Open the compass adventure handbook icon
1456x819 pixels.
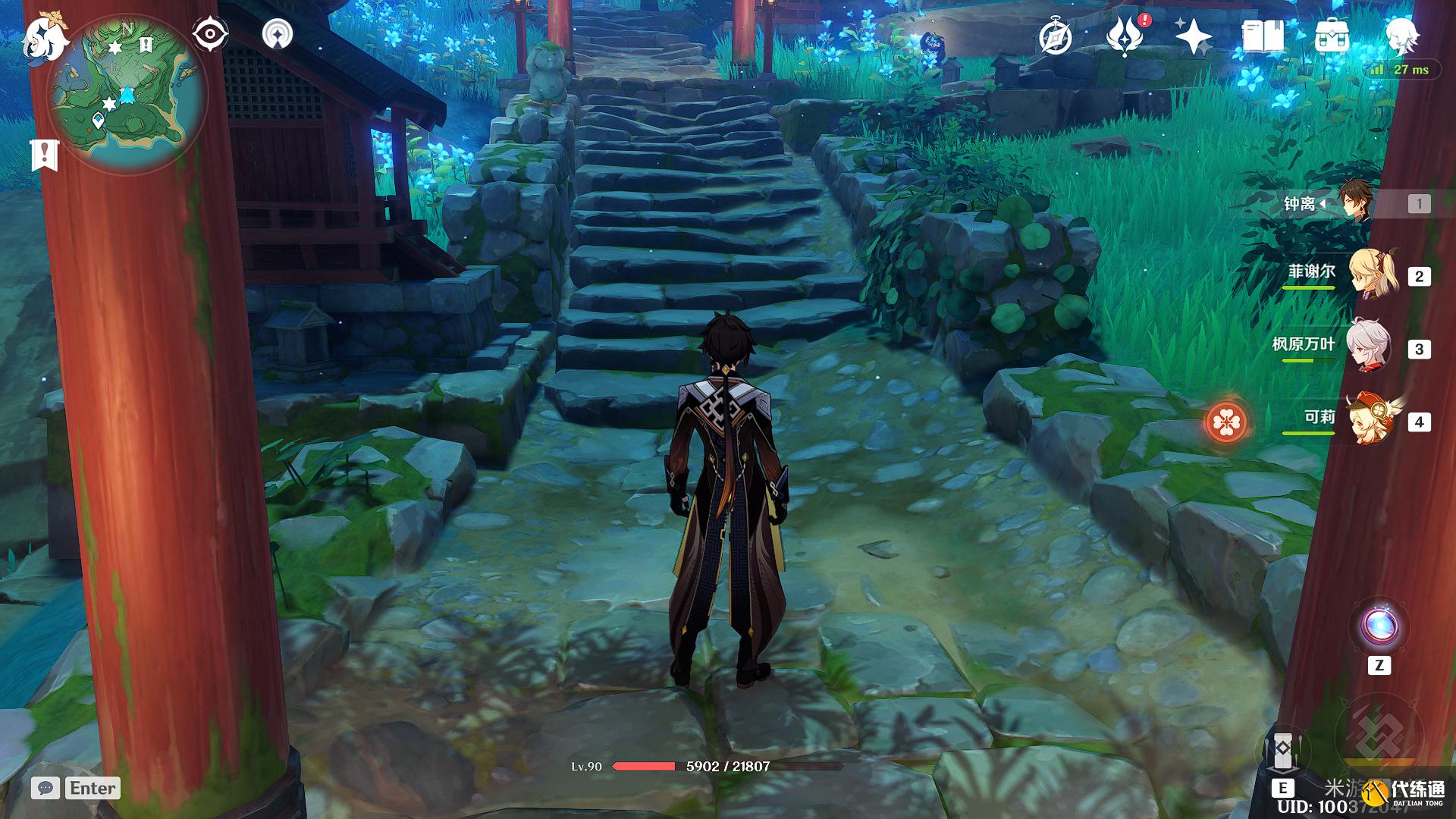point(1055,36)
